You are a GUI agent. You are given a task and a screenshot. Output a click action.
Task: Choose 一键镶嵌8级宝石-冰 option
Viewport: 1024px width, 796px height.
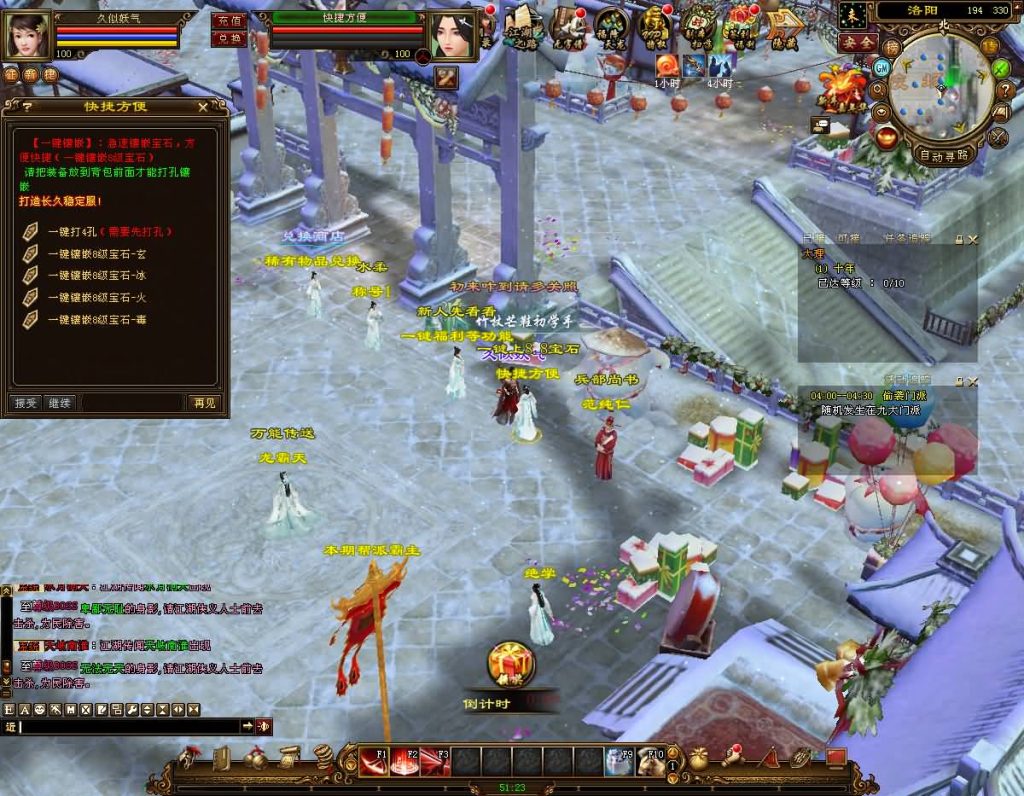click(x=95, y=275)
